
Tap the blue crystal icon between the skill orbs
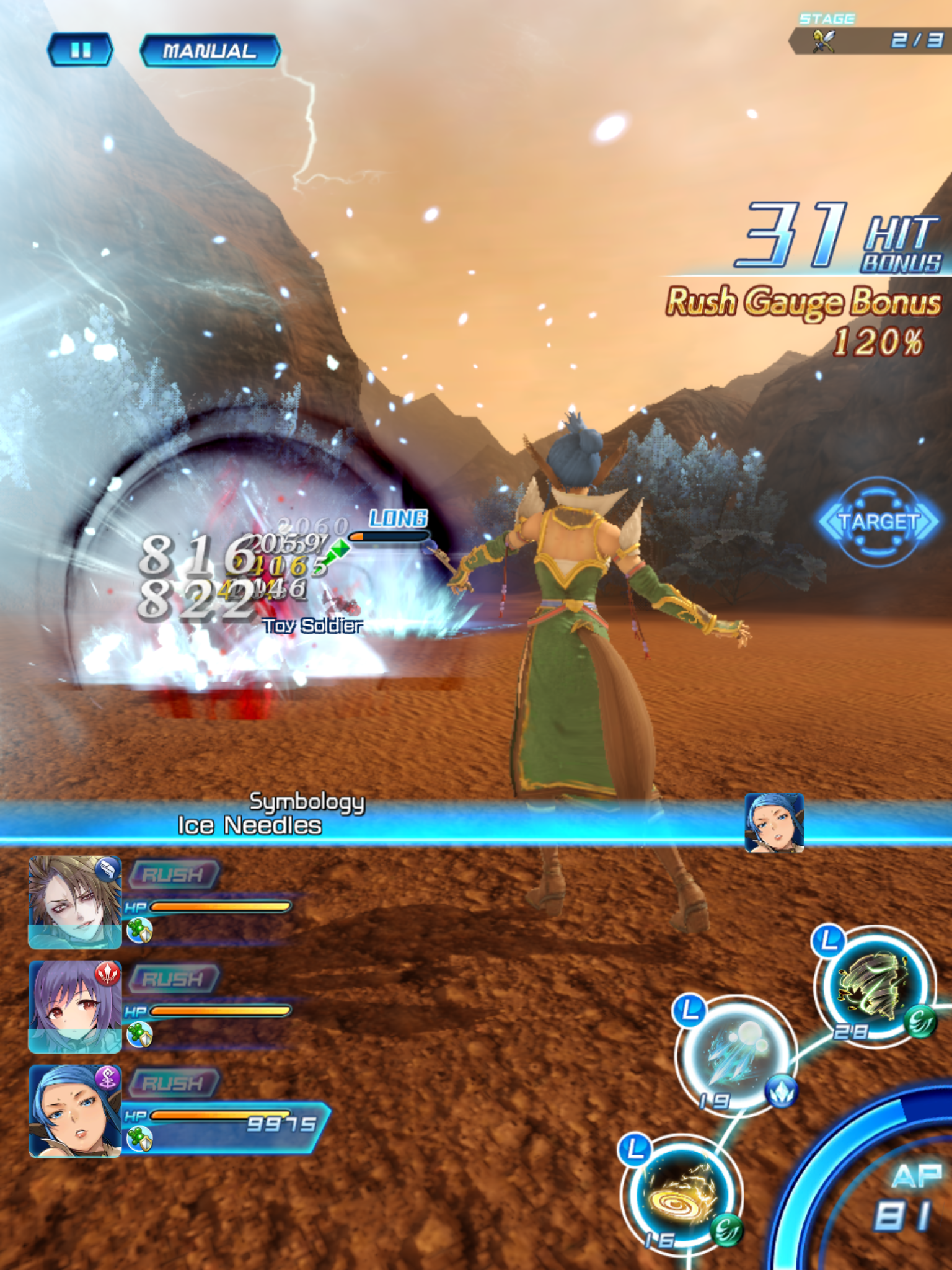coord(781,1094)
